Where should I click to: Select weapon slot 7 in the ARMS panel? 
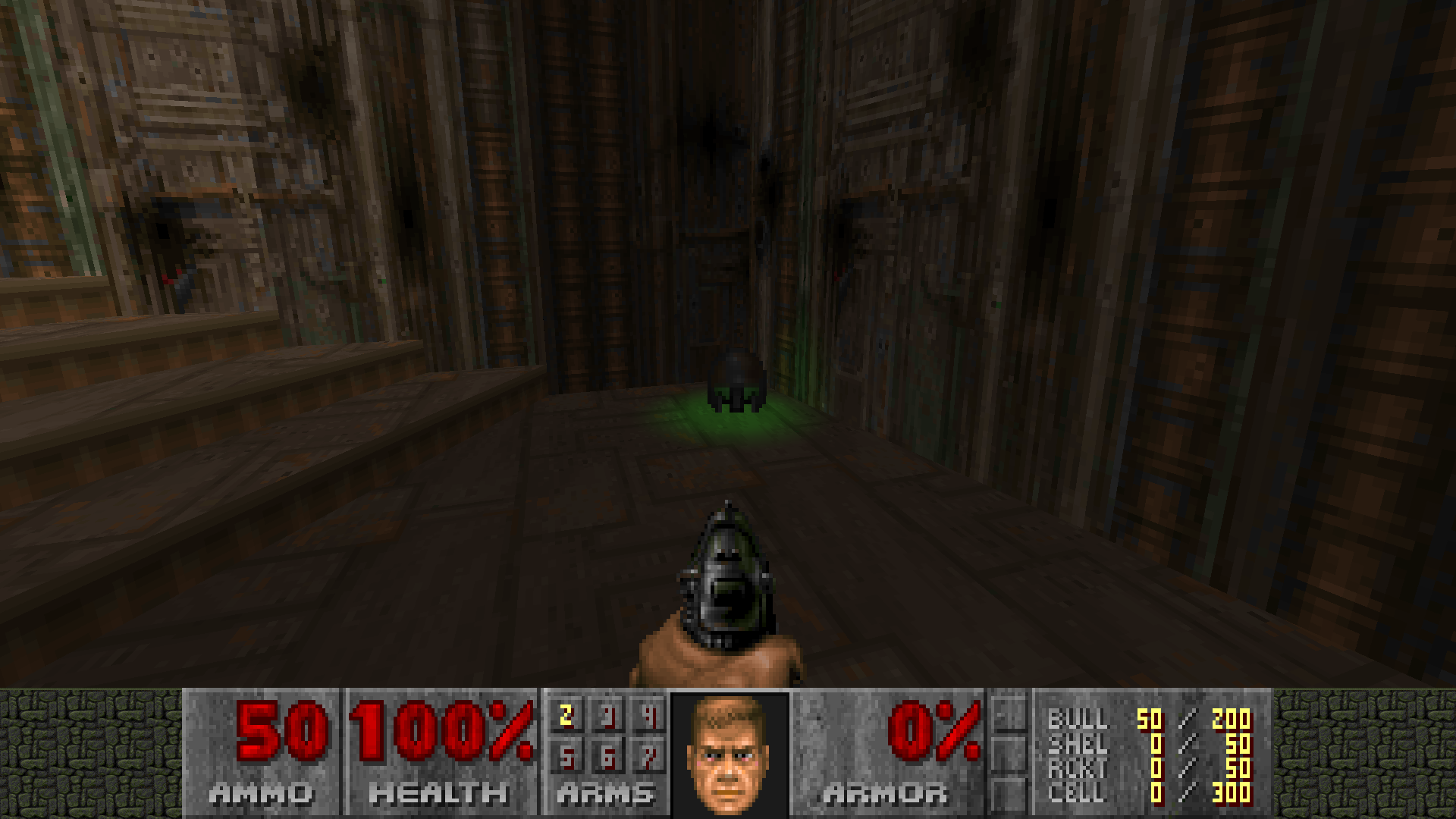649,758
